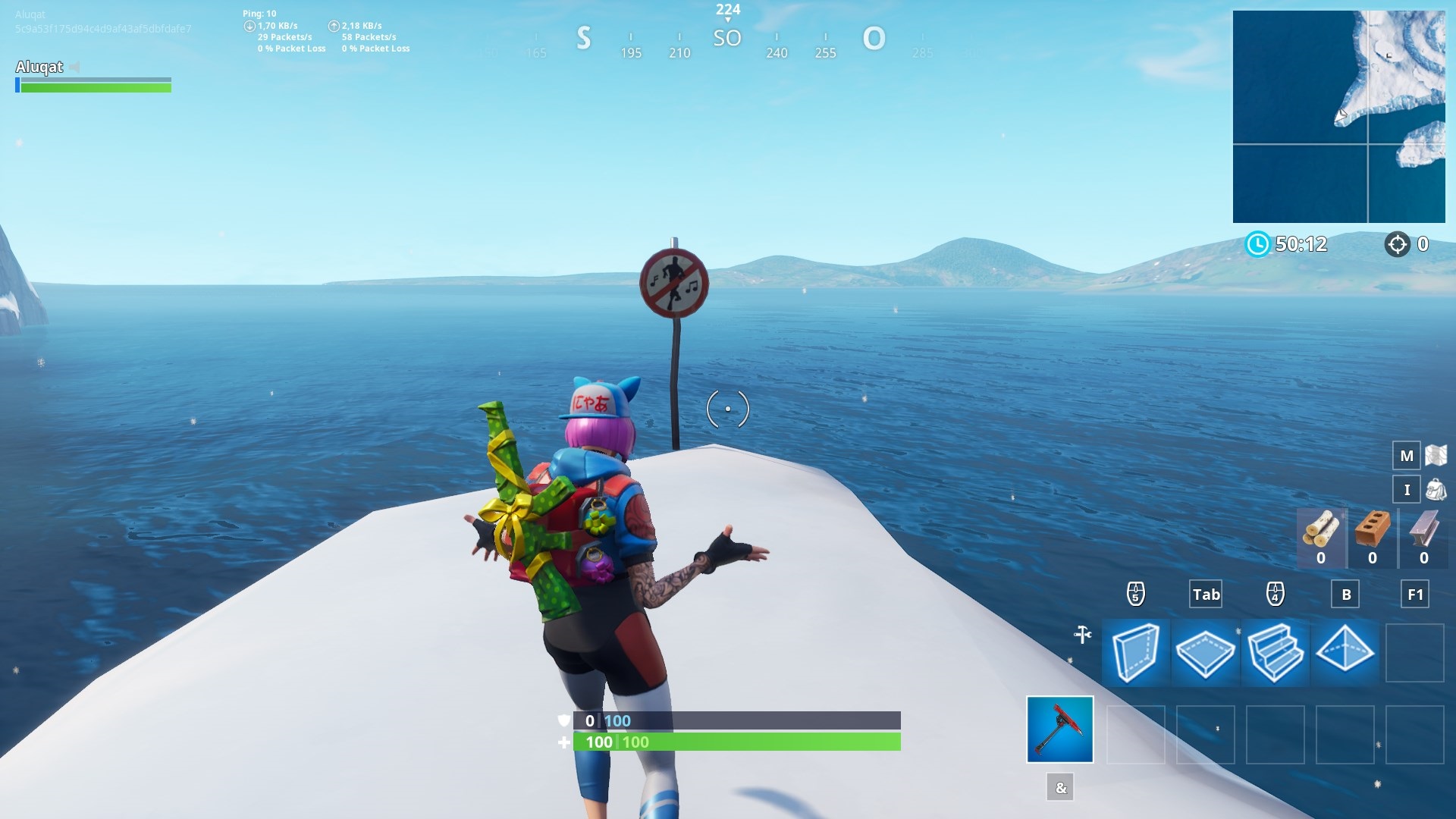Choose the wall building piece

click(1135, 651)
